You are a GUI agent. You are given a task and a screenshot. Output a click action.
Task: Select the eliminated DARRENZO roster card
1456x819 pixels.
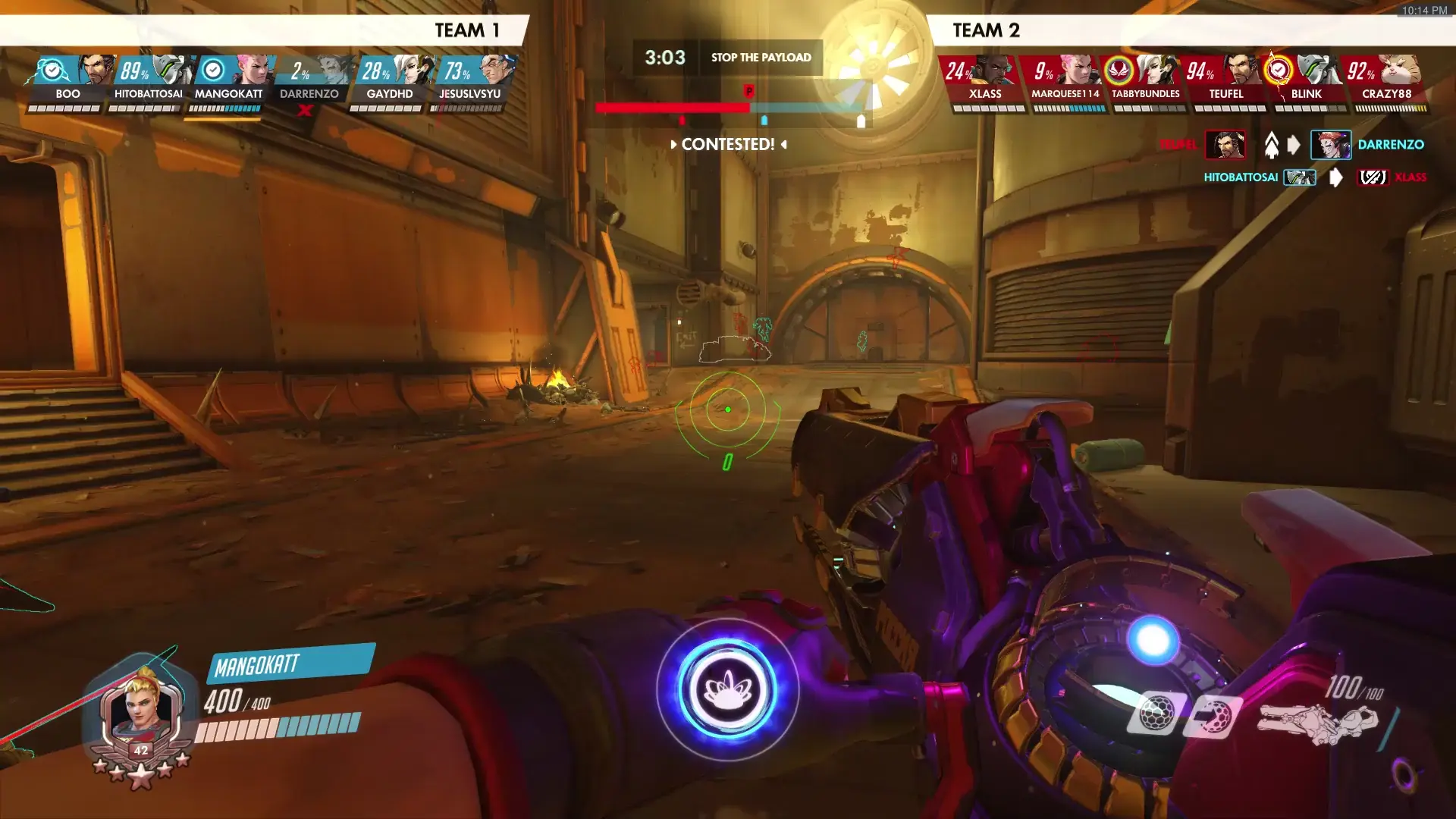pos(309,80)
